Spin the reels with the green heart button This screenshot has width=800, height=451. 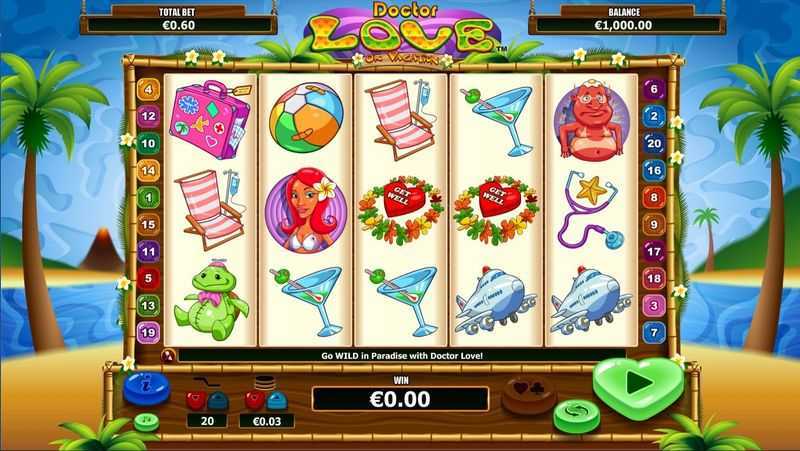638,383
